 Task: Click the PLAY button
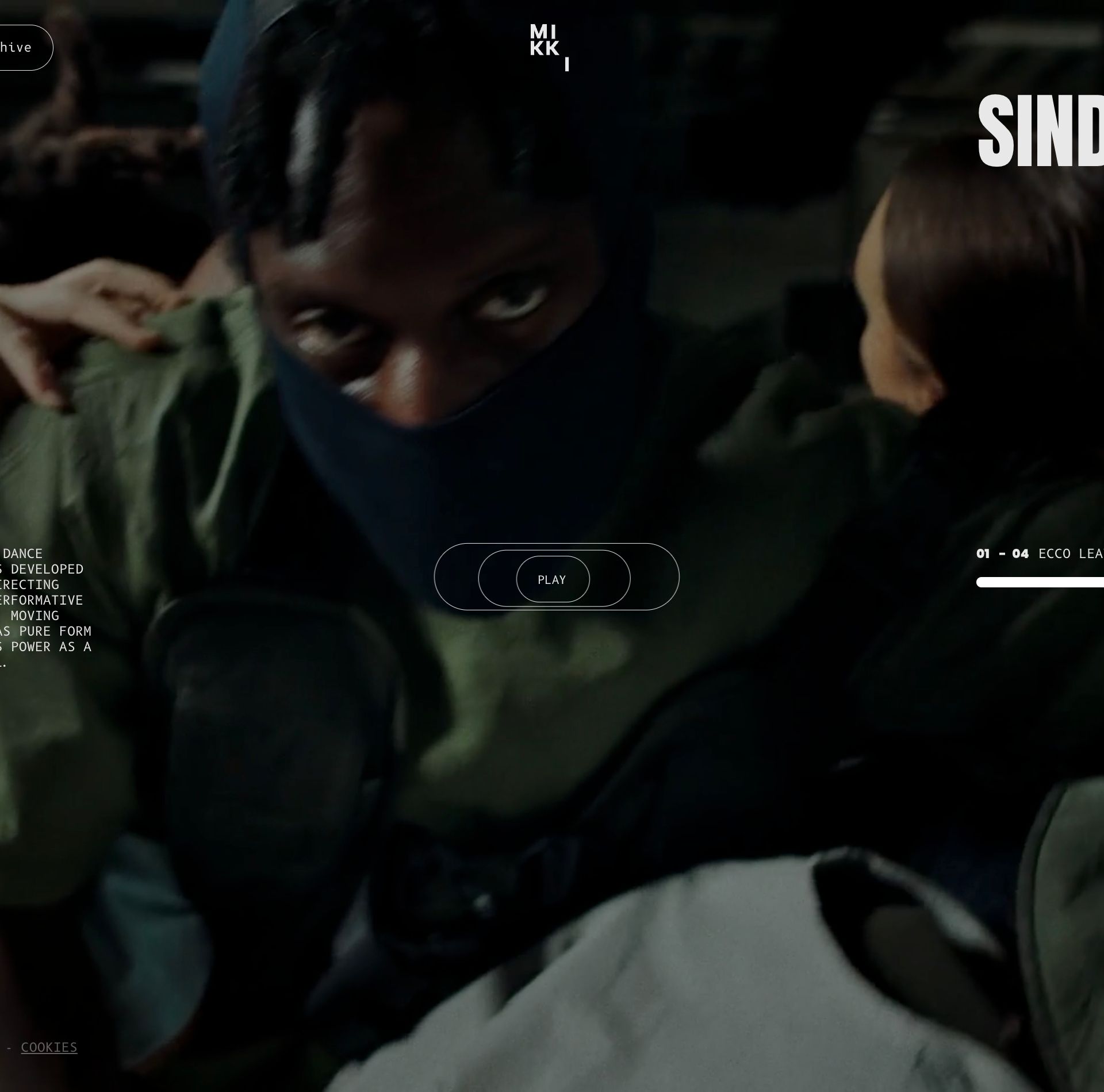[x=552, y=579]
